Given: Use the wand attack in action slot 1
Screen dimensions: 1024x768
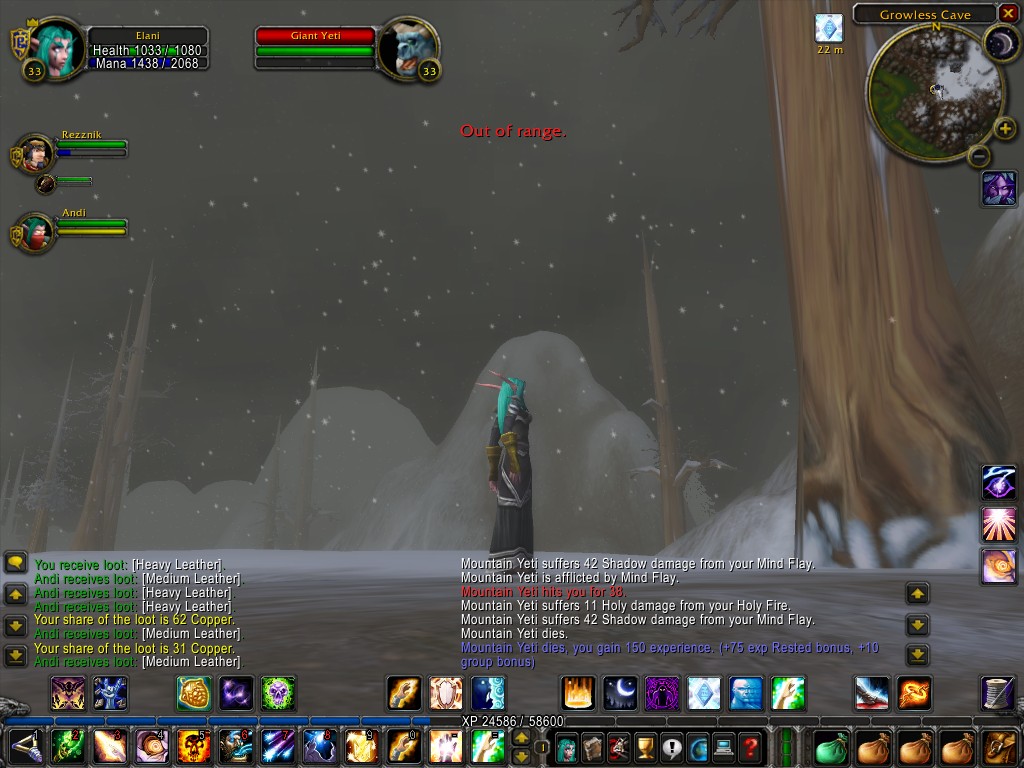Looking at the screenshot, I should tap(25, 747).
